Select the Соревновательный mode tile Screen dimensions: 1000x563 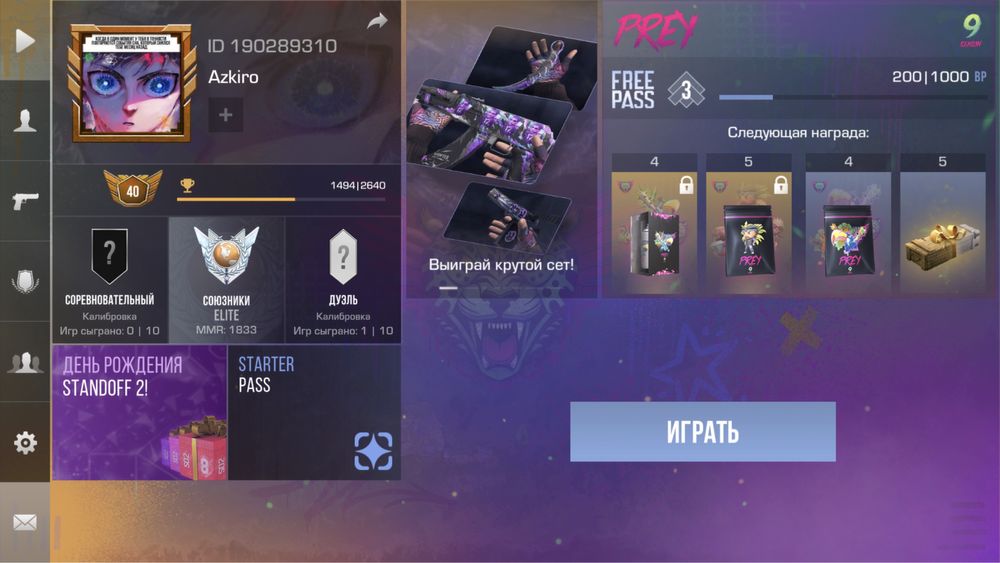point(110,281)
